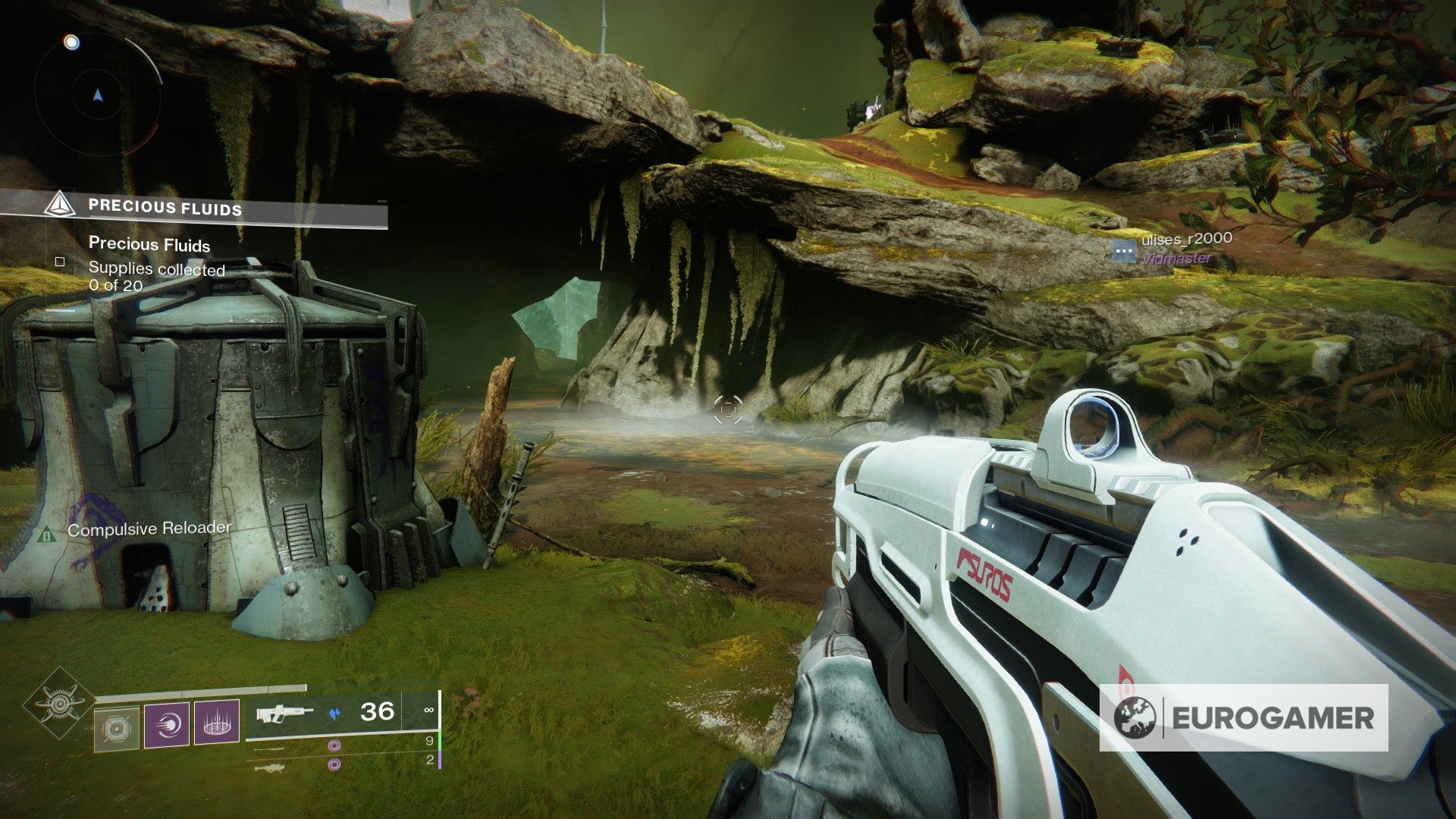Activate the diamond-shaped super ability icon

[59, 704]
